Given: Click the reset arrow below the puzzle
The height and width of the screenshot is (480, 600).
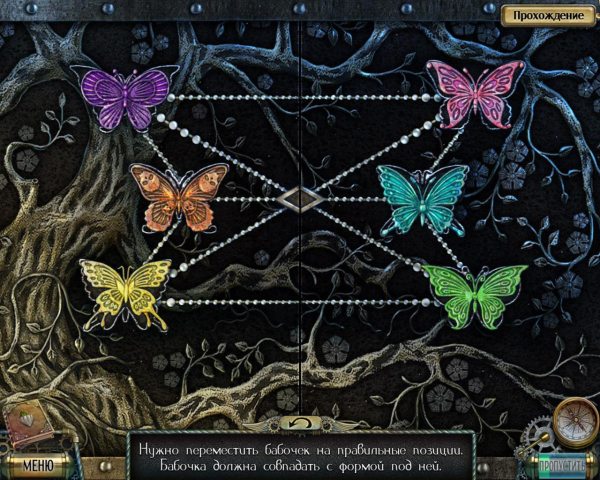Looking at the screenshot, I should coord(300,422).
